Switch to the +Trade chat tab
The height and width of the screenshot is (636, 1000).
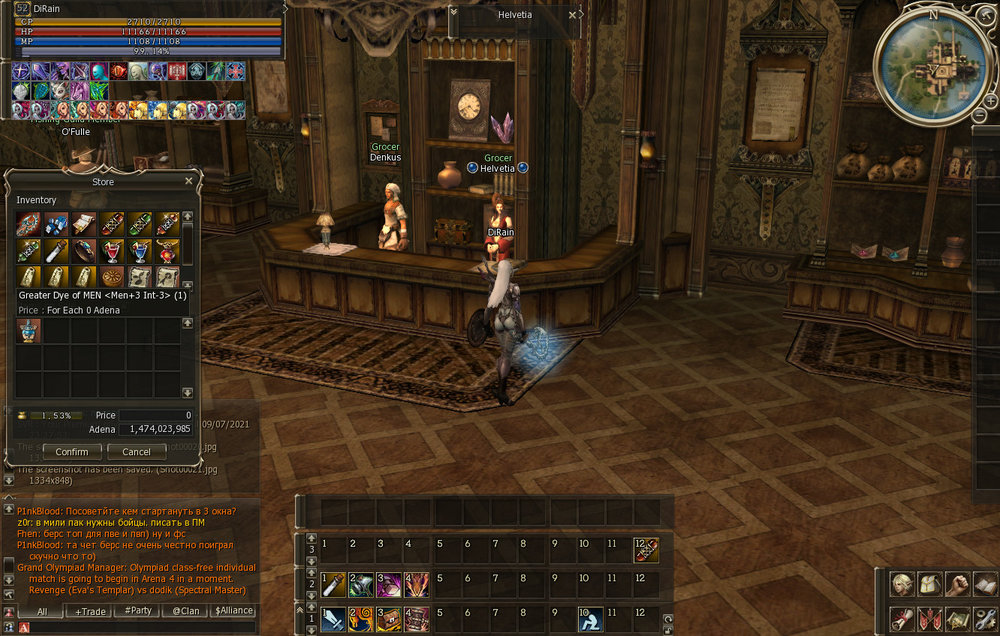click(91, 611)
